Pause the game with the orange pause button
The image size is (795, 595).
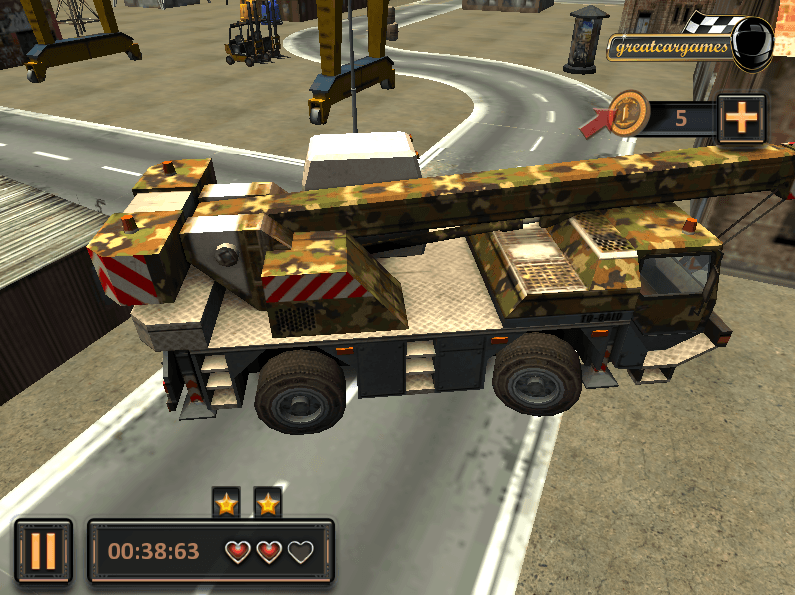tap(43, 551)
